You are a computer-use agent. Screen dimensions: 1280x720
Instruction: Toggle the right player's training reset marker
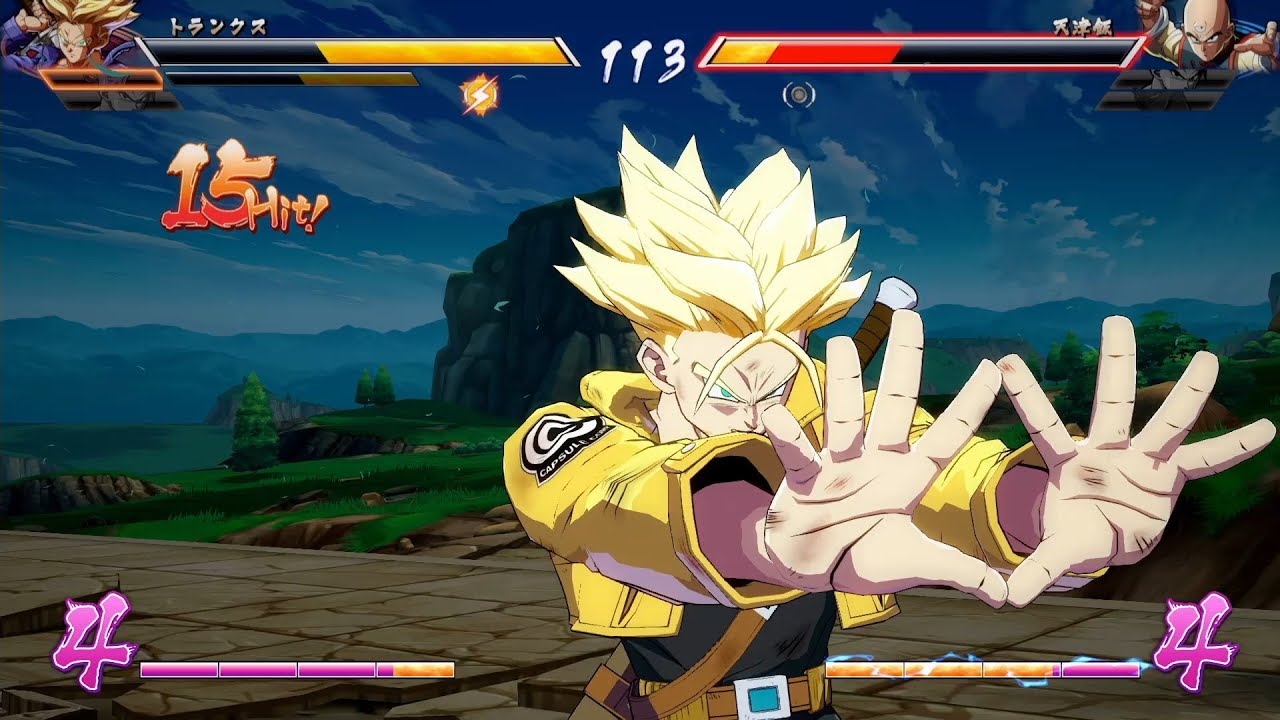(x=797, y=95)
